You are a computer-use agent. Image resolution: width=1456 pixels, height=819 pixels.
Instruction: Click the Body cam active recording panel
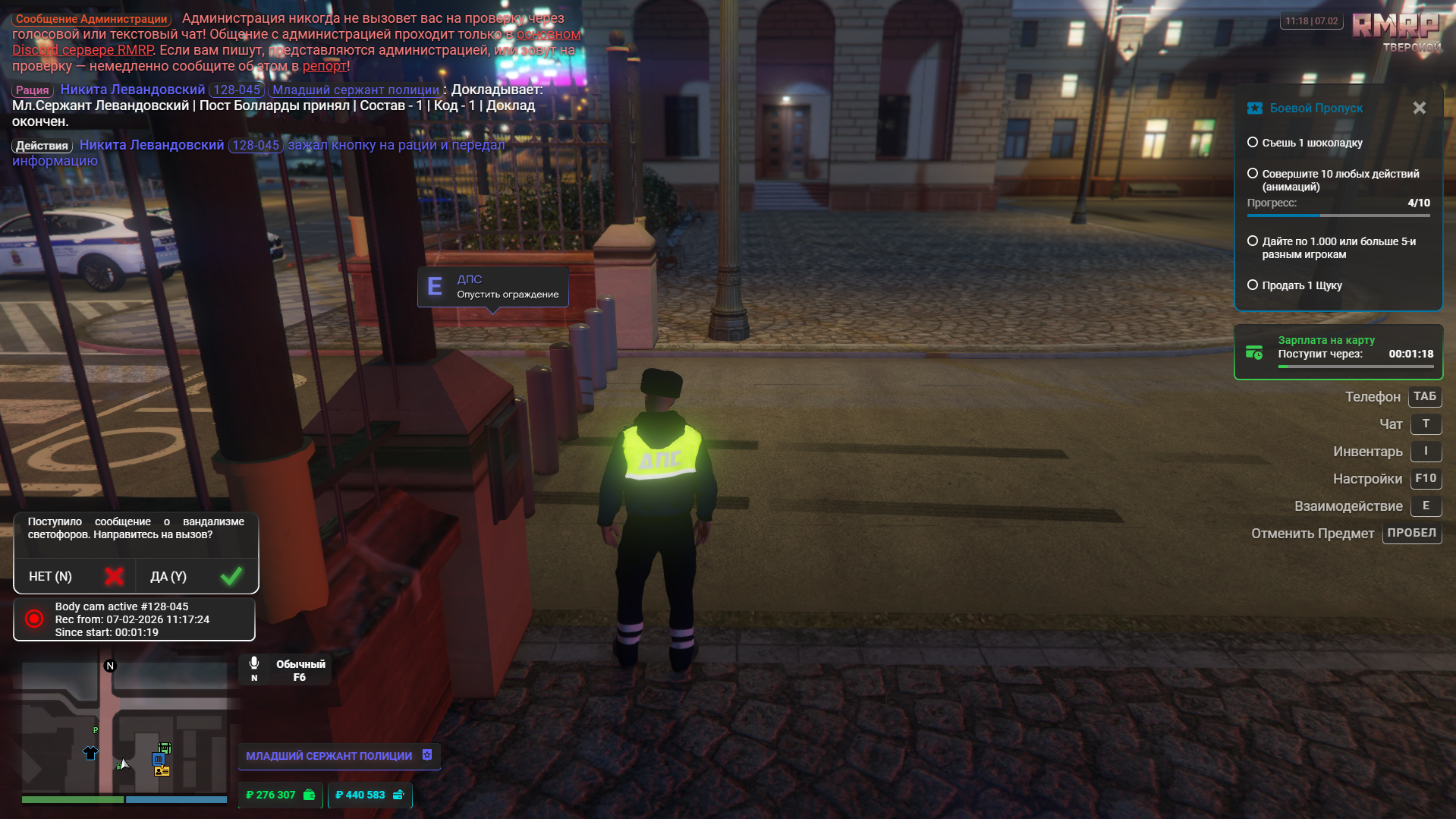pyautogui.click(x=134, y=619)
